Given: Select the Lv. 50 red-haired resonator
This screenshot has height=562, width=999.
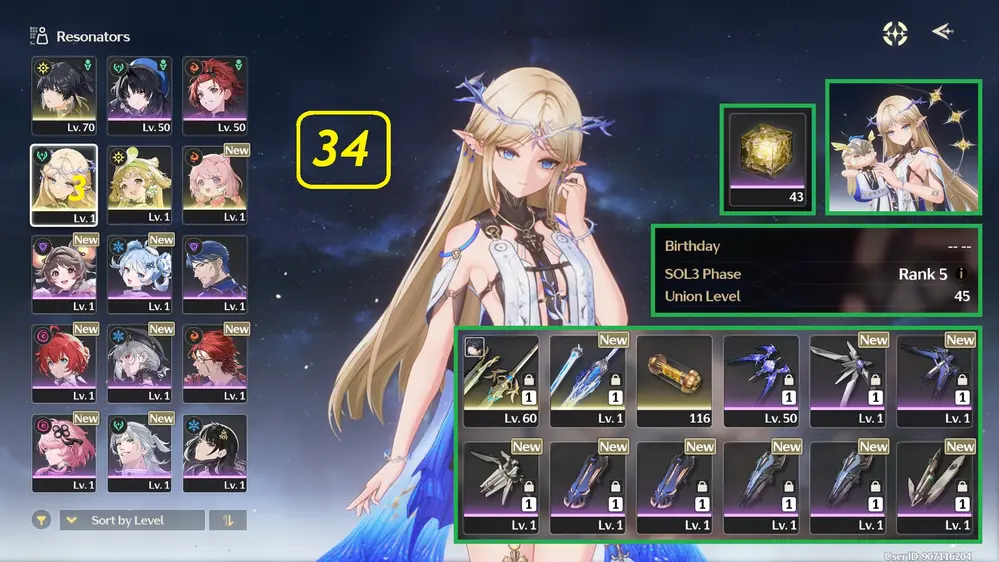Looking at the screenshot, I should [x=214, y=96].
